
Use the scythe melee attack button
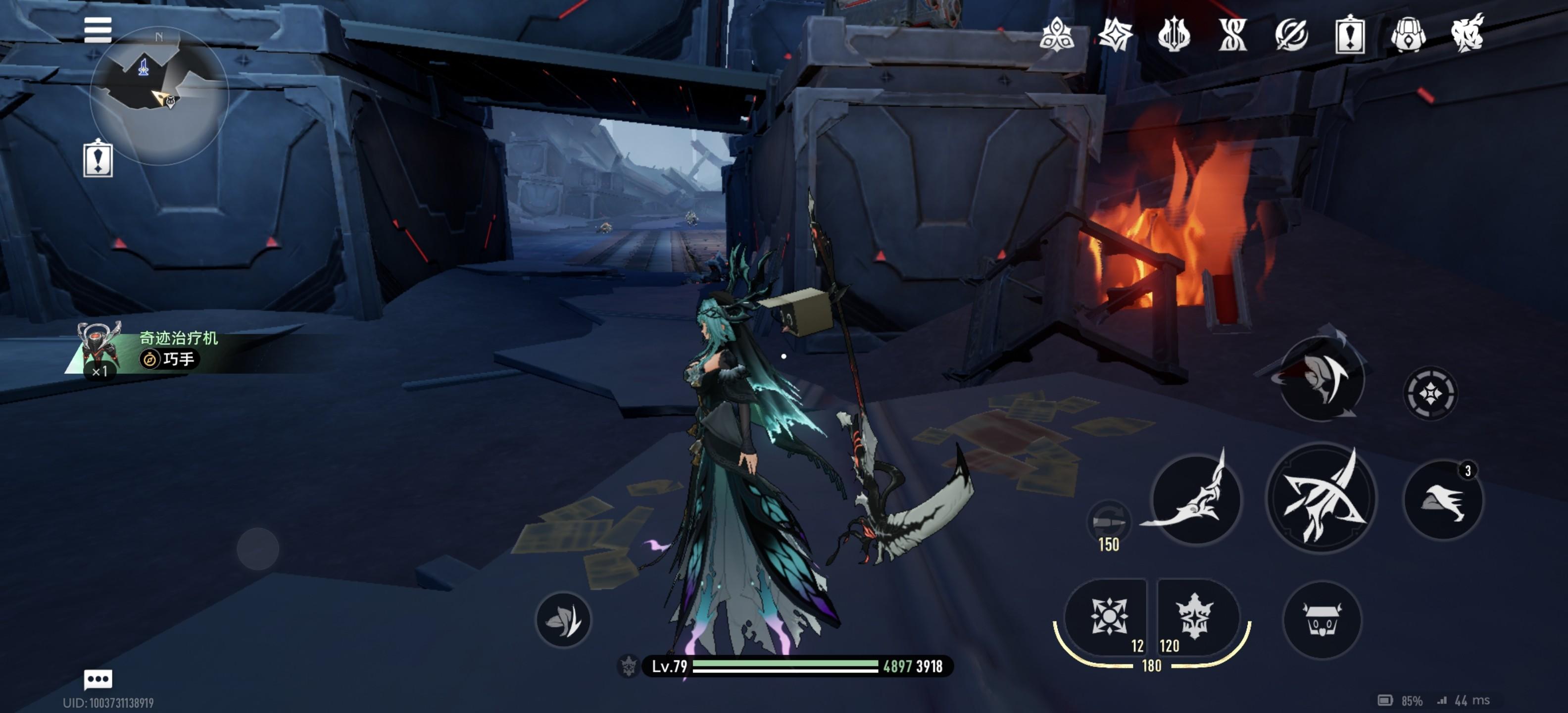[1195, 499]
